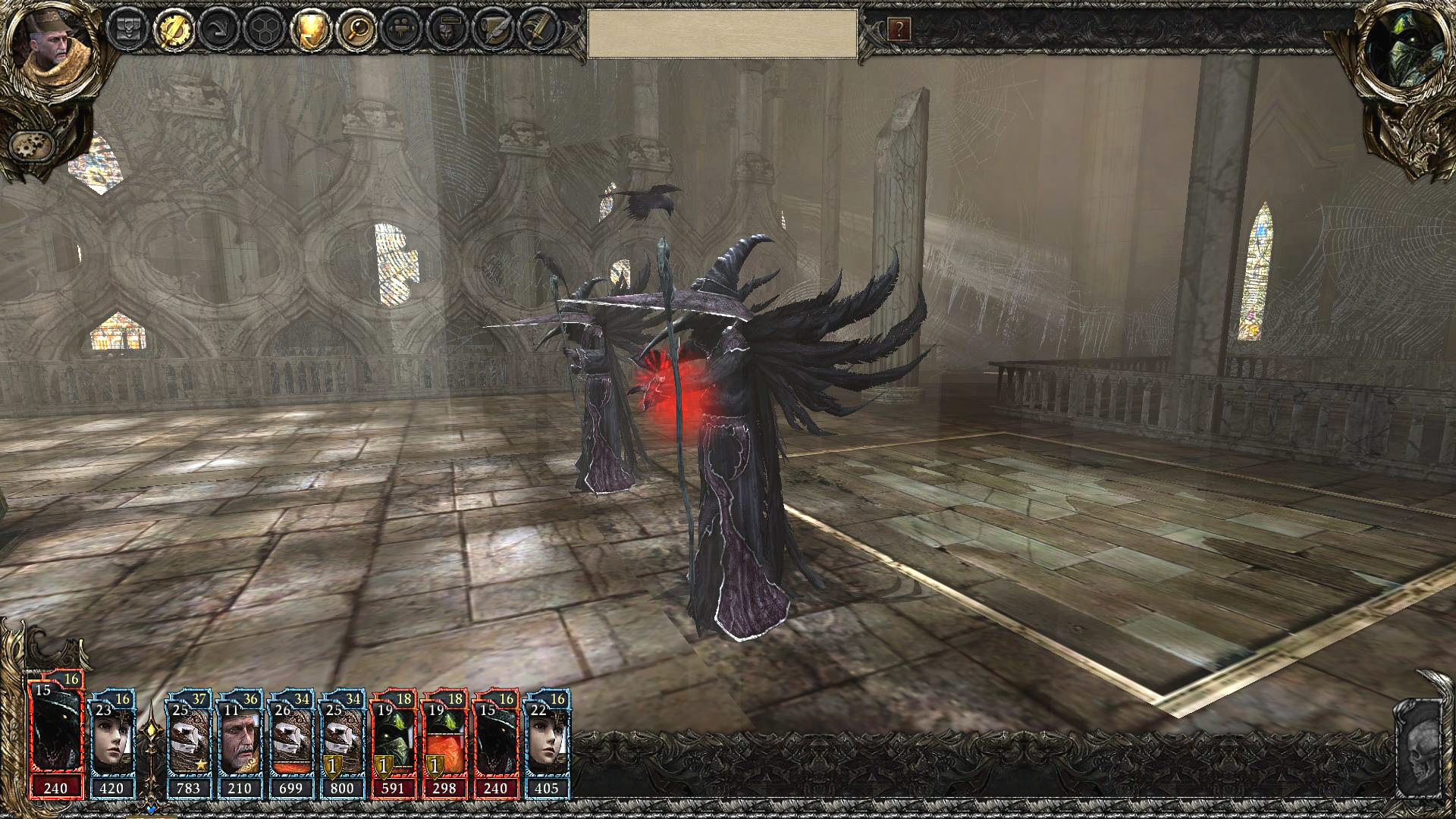Select the green hooded unit with 591 health
Viewport: 1456px width, 819px height.
pos(393,743)
